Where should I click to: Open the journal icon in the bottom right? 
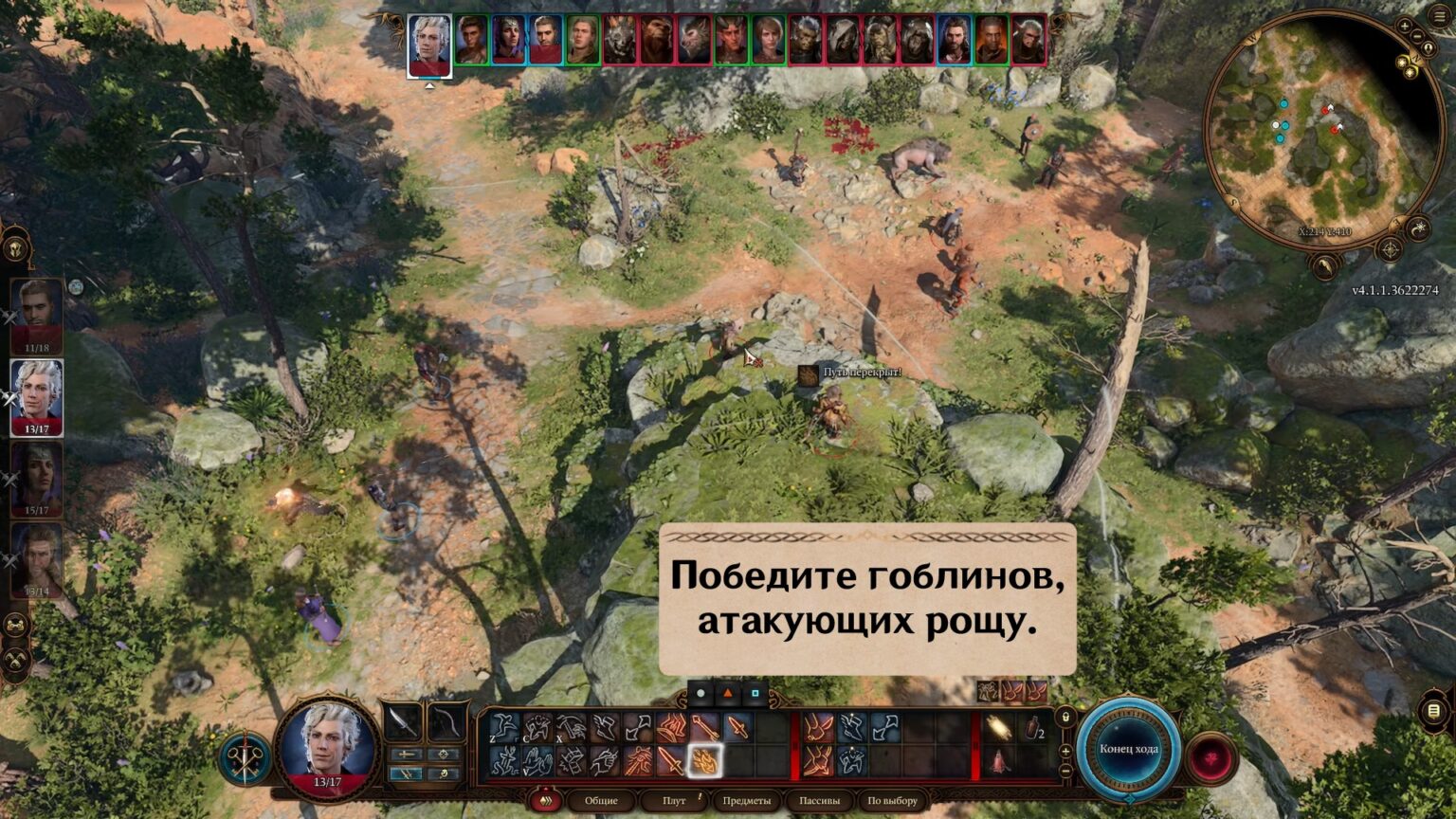[1433, 712]
